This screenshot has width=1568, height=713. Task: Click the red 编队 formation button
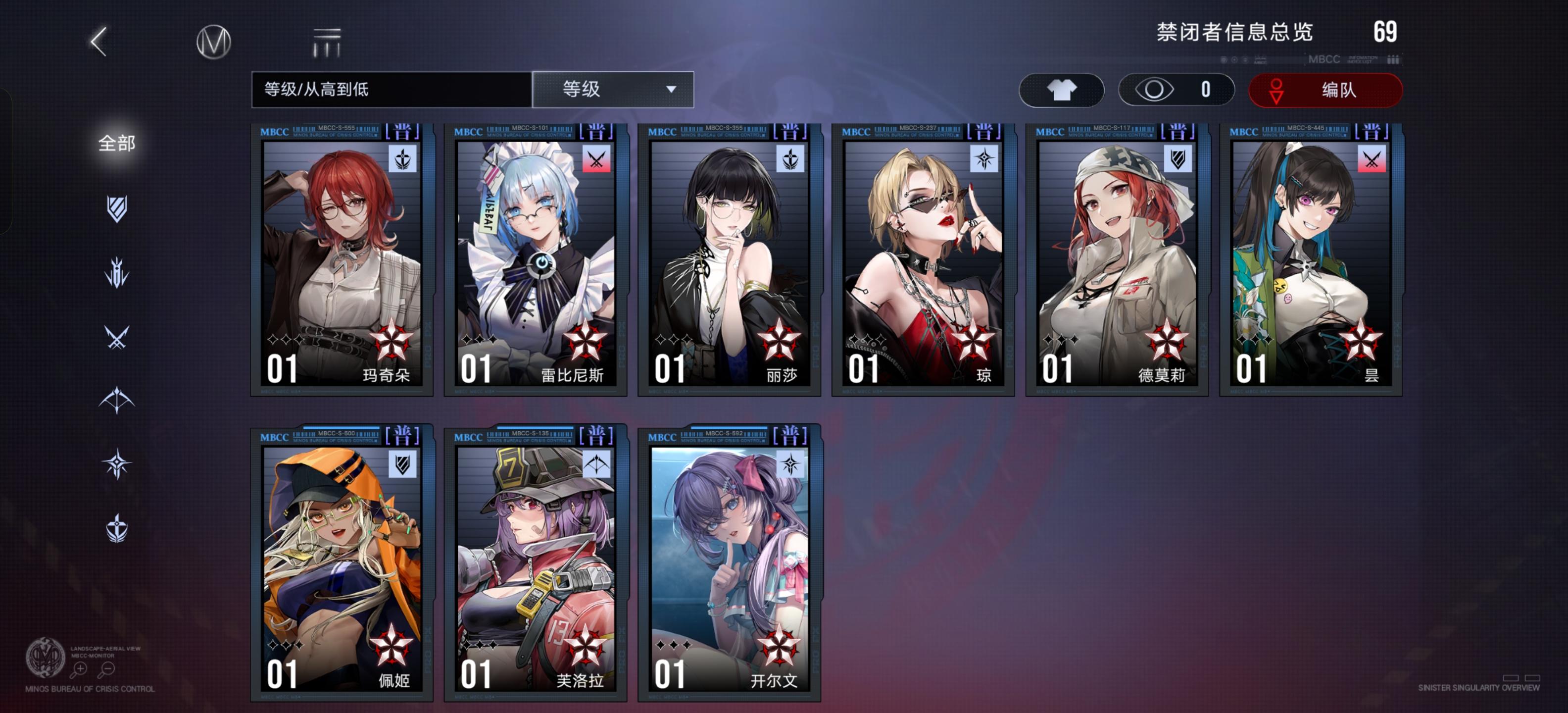(x=1326, y=90)
